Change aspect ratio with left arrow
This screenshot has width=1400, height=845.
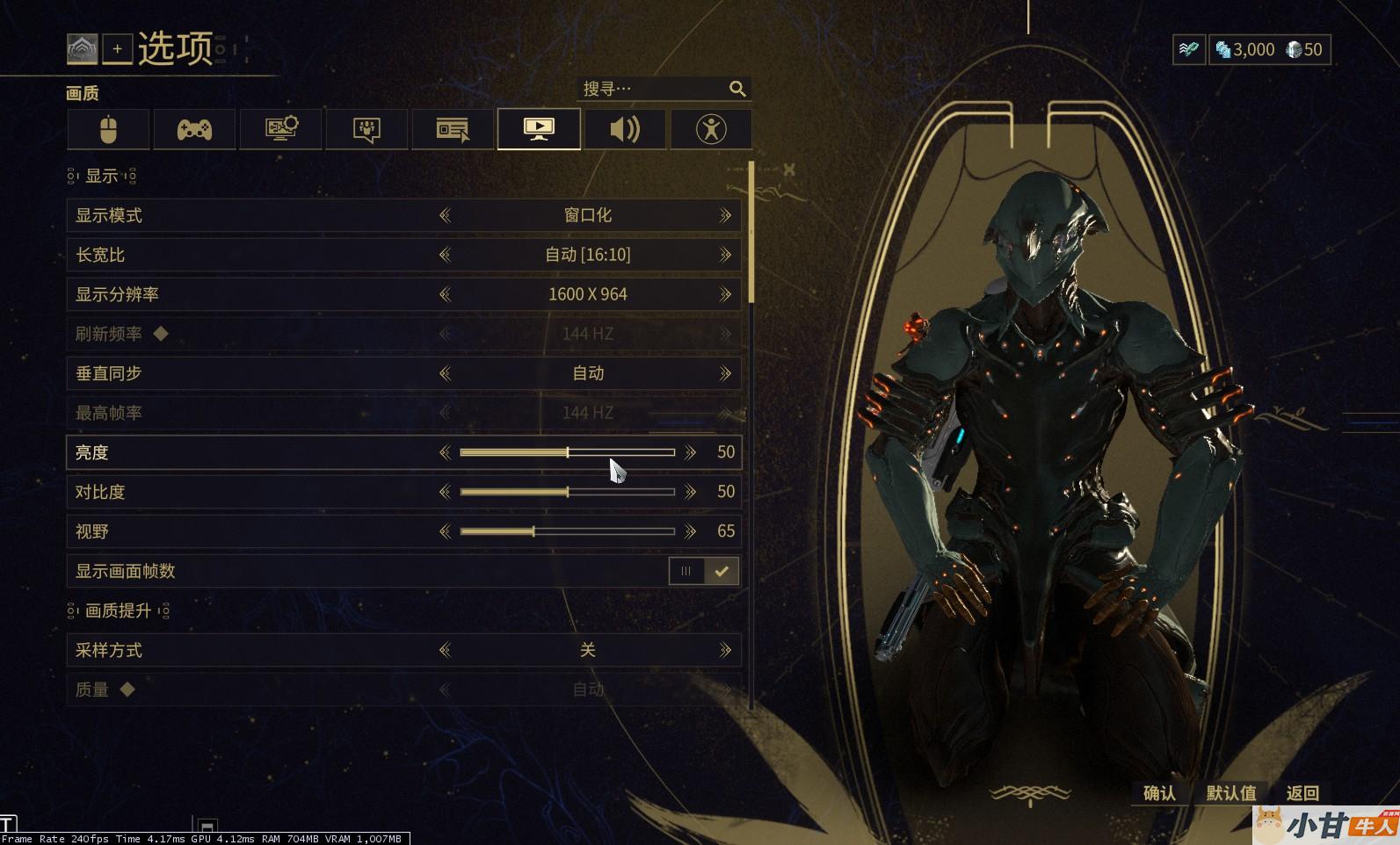445,255
